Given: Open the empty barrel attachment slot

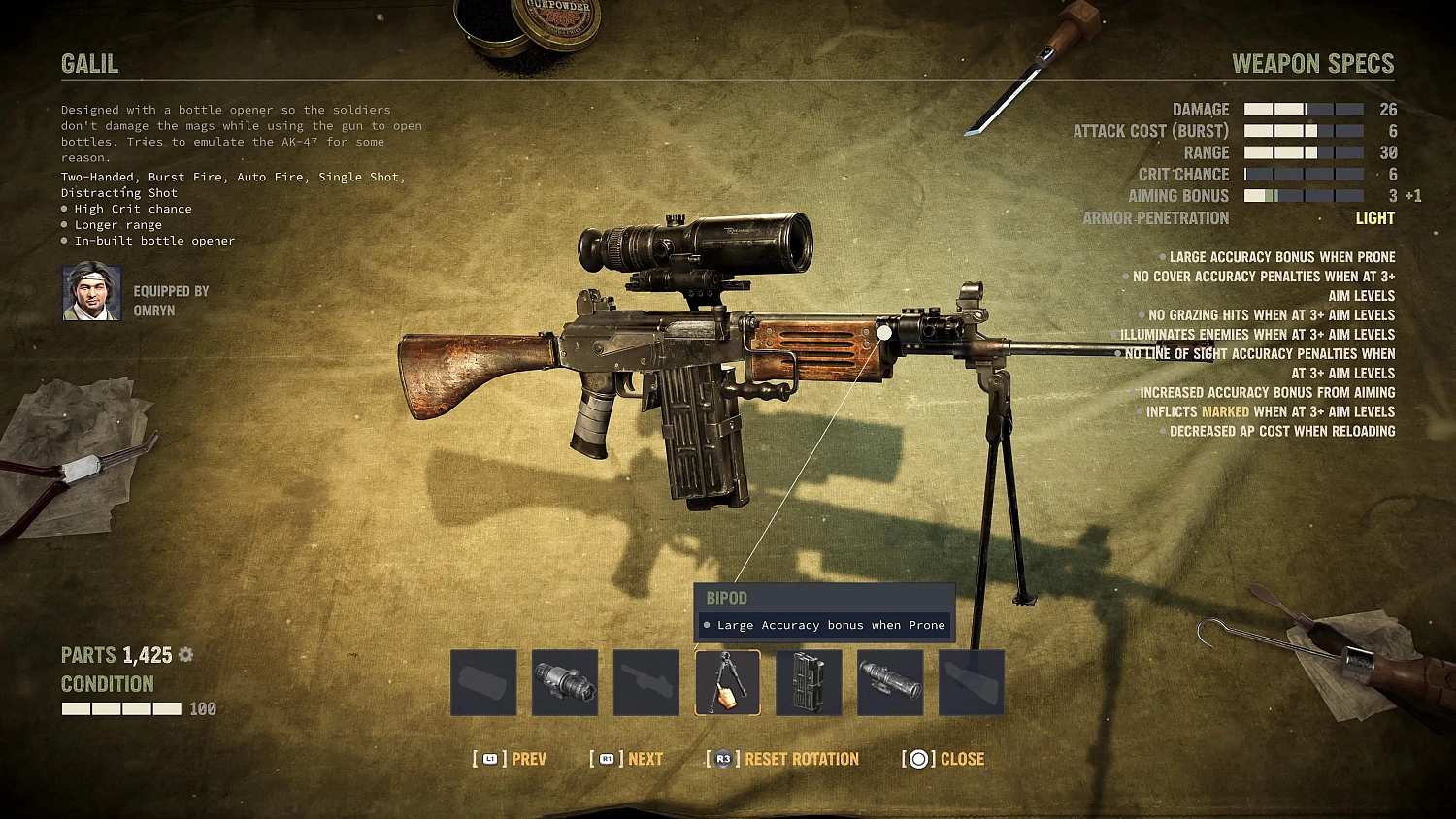Looking at the screenshot, I should click(645, 682).
